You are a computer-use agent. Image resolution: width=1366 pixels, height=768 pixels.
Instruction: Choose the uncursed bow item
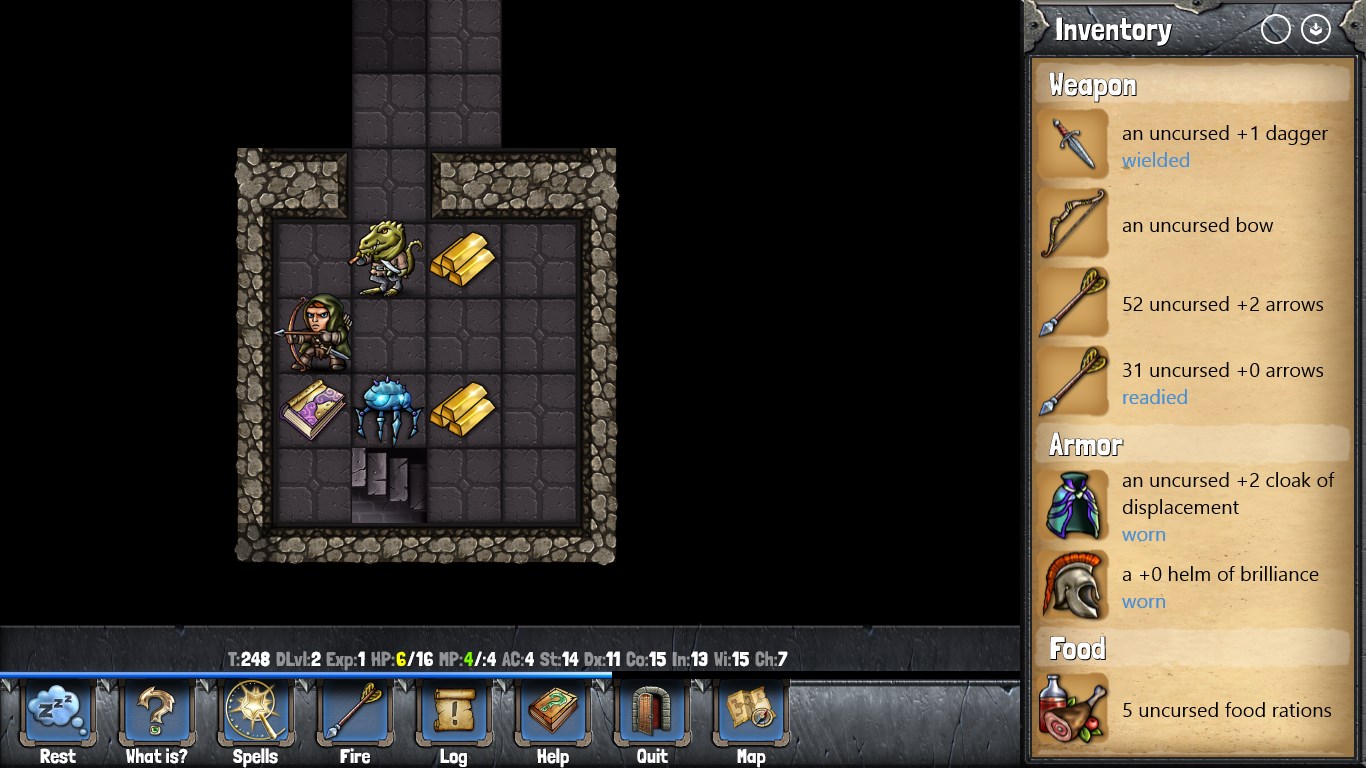click(1190, 225)
